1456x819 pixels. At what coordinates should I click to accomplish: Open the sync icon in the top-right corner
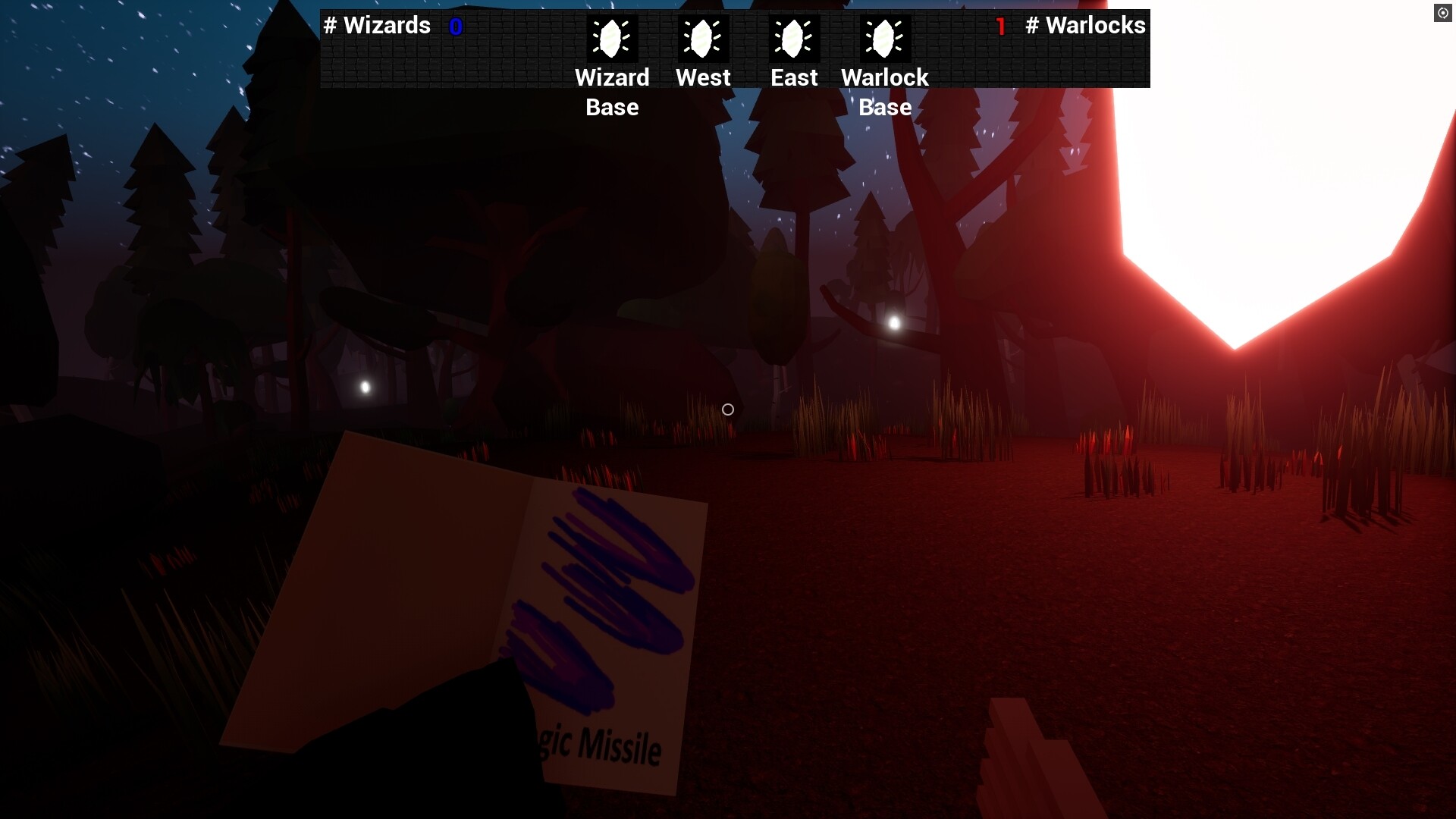point(1443,12)
